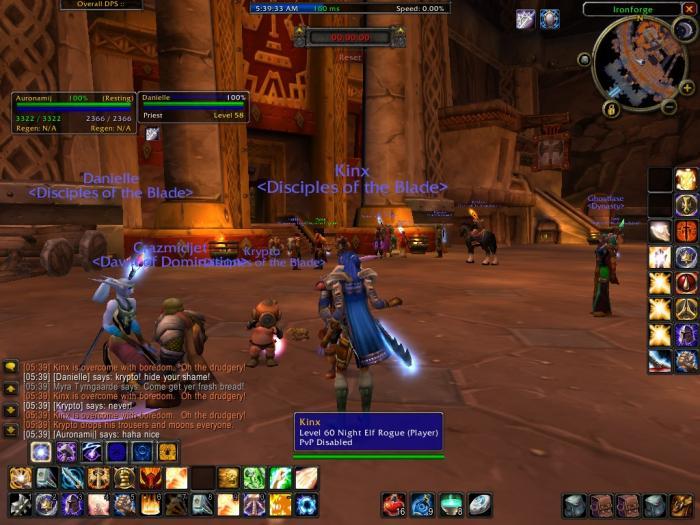The height and width of the screenshot is (525, 700).
Task: Activate the red winged helmet ability
Action: (151, 478)
